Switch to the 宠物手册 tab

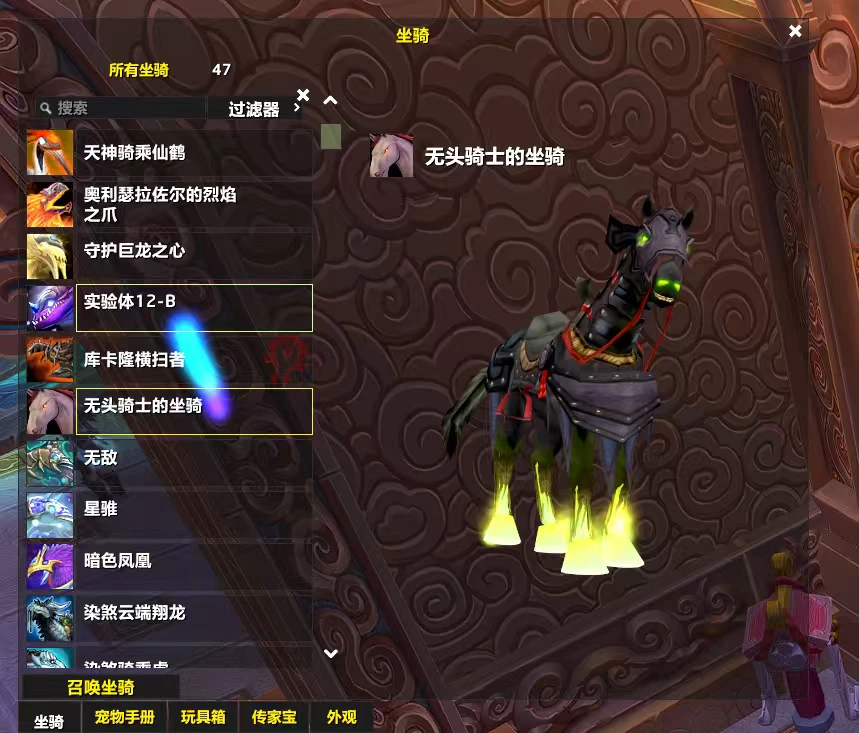click(x=125, y=718)
